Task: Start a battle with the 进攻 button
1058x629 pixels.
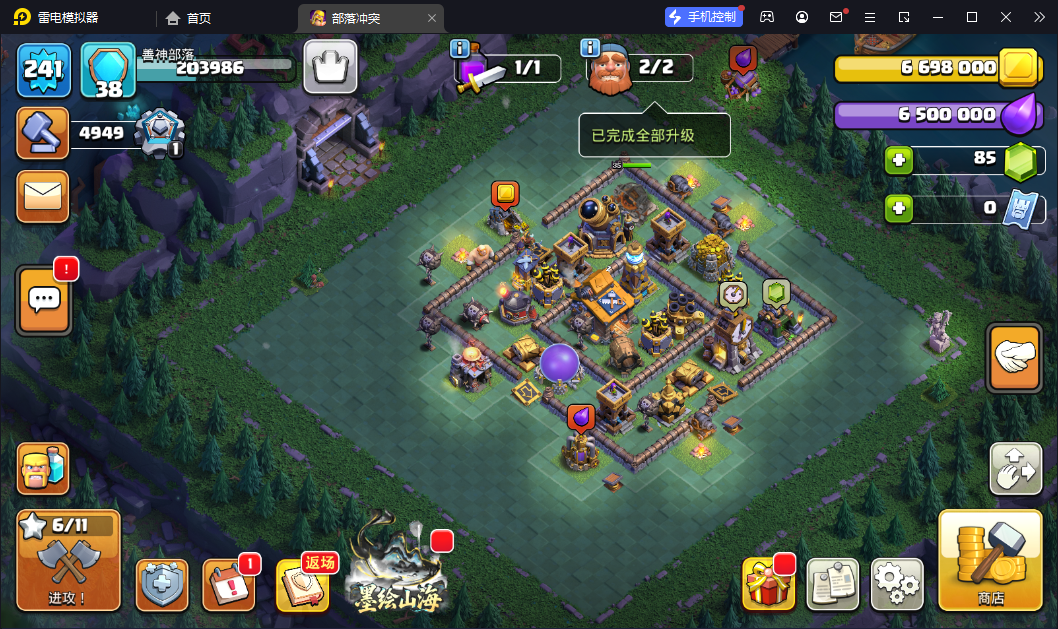Action: [68, 560]
